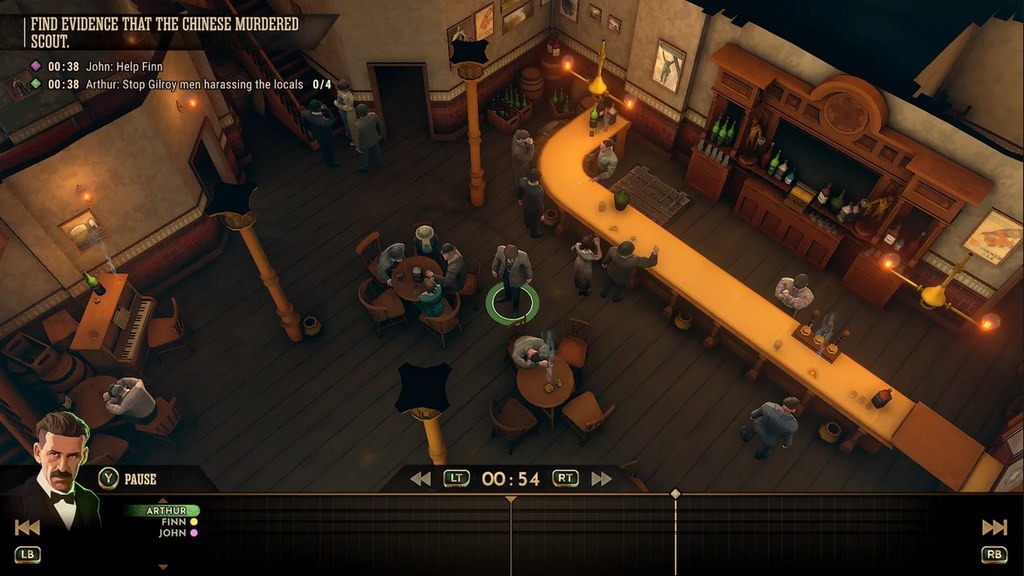
Task: Jump to the timeline start
Action: coord(27,527)
